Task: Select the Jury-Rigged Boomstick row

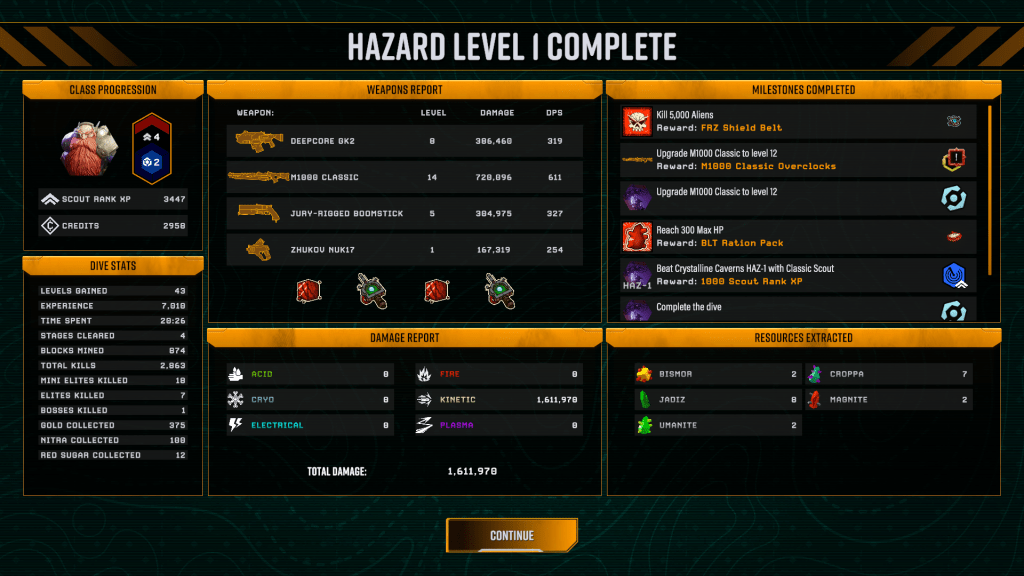Action: 404,213
